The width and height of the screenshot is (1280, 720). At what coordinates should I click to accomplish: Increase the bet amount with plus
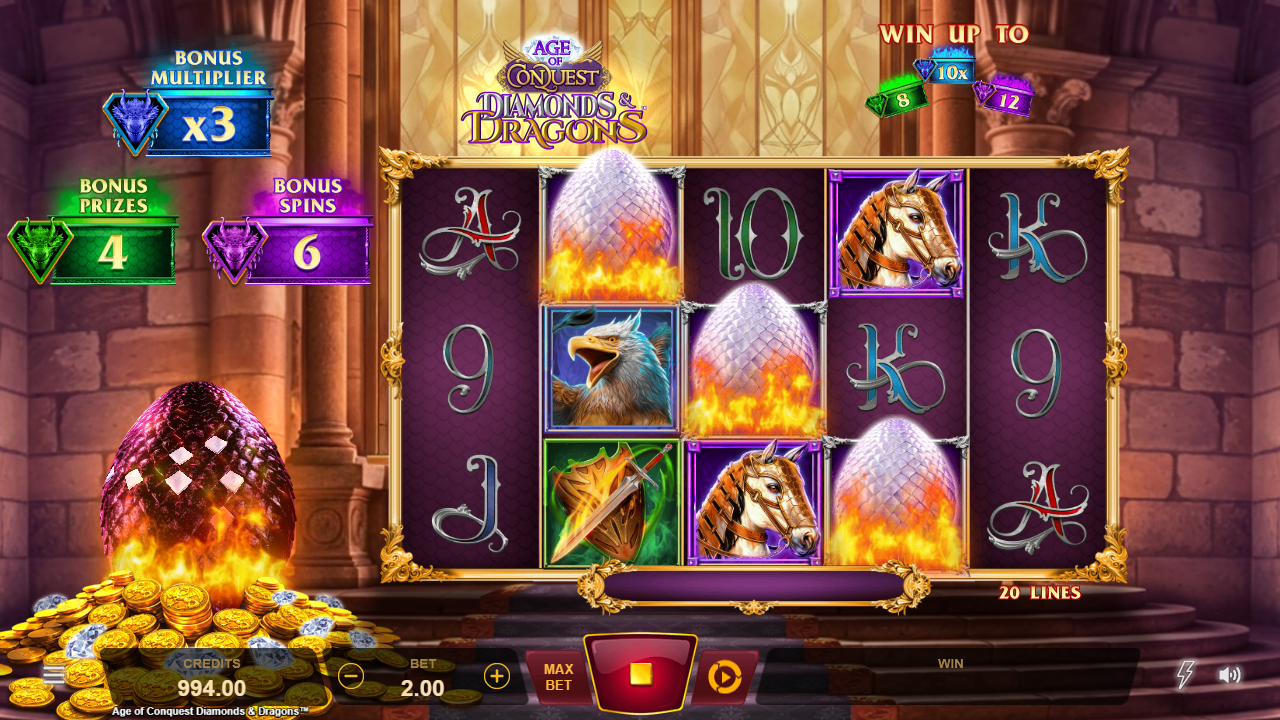point(497,676)
